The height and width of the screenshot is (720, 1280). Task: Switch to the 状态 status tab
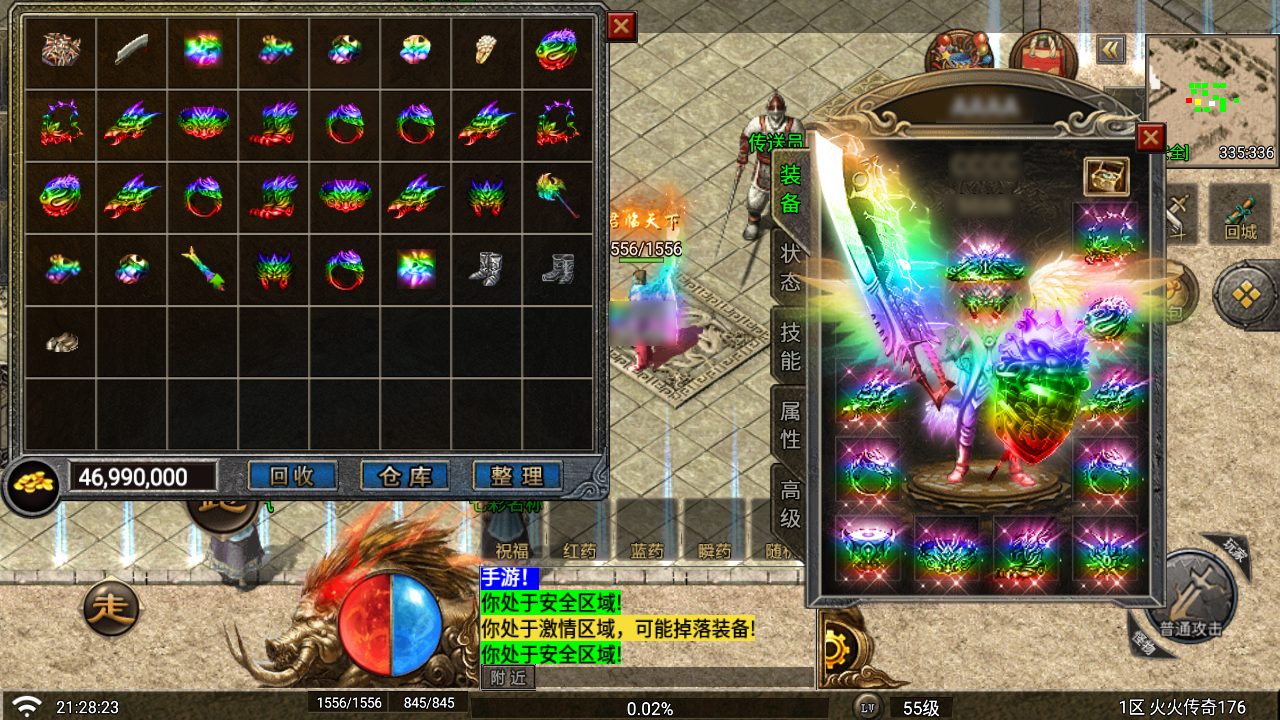coord(790,265)
